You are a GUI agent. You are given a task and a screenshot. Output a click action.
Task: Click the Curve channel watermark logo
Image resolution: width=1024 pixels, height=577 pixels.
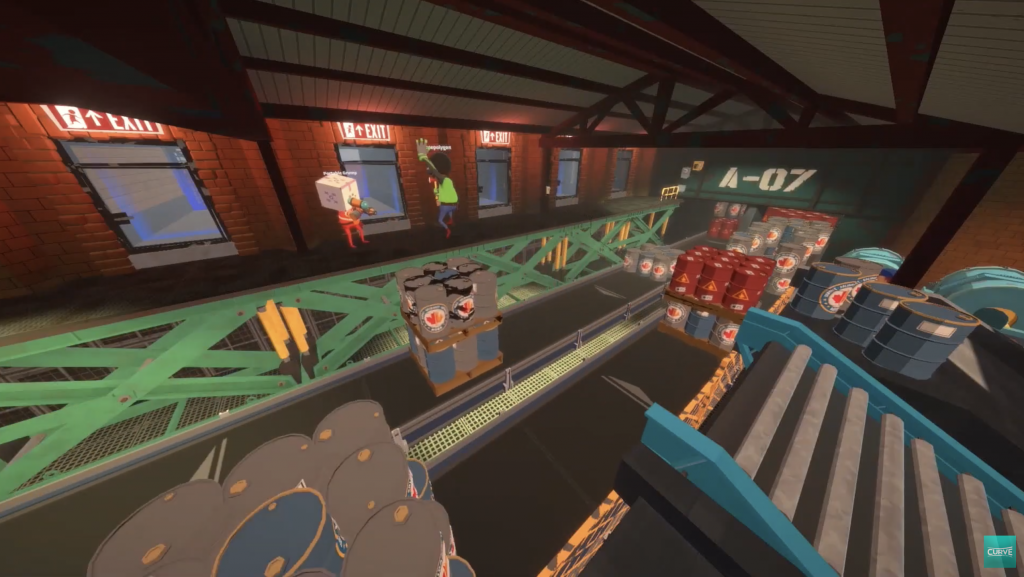[x=999, y=551]
